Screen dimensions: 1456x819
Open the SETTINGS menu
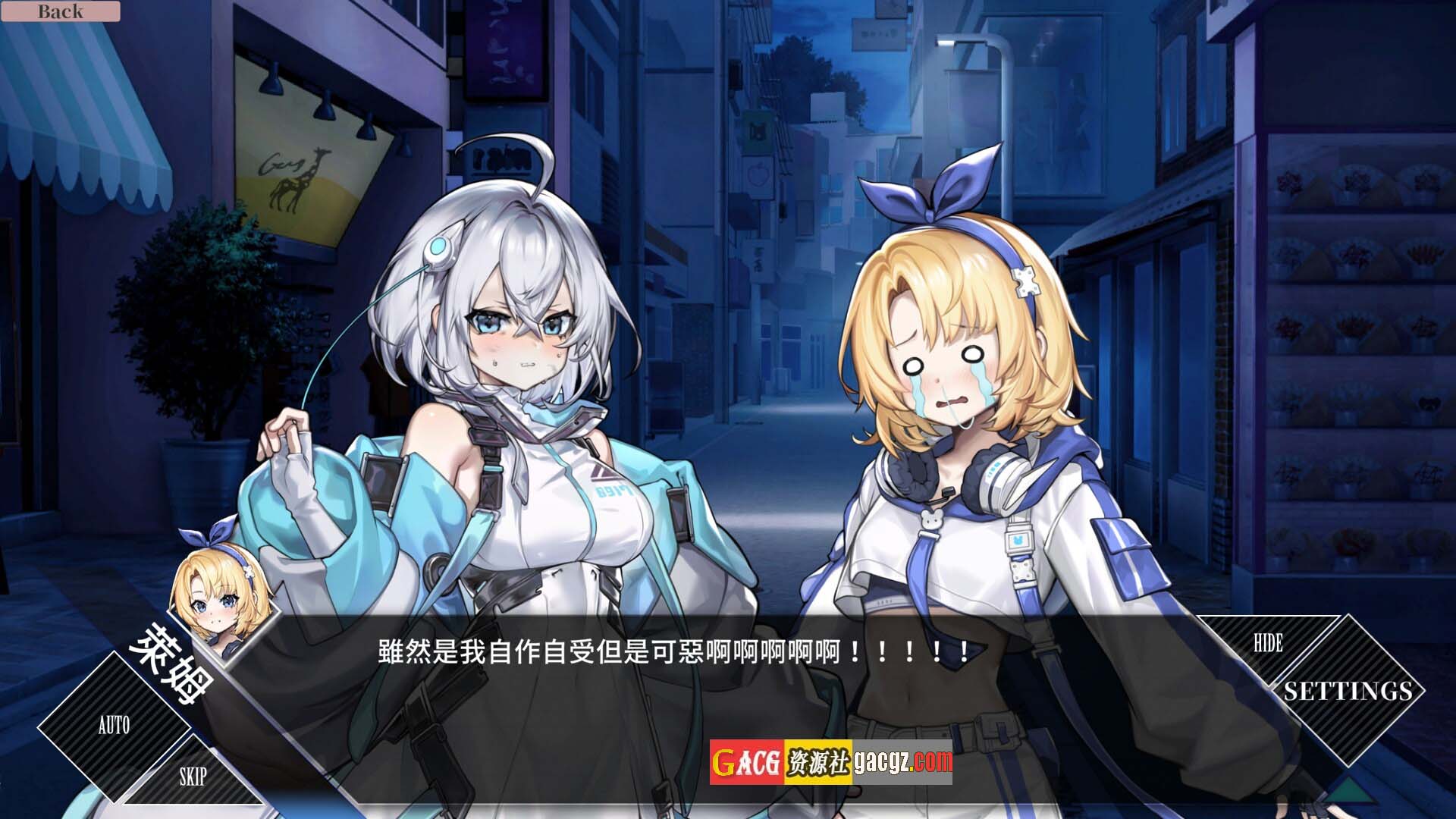coord(1348,691)
